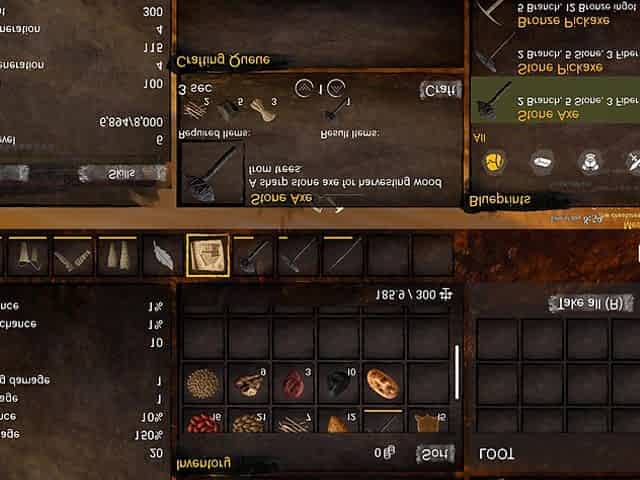Select the raw red meat inventory slot

point(293,383)
